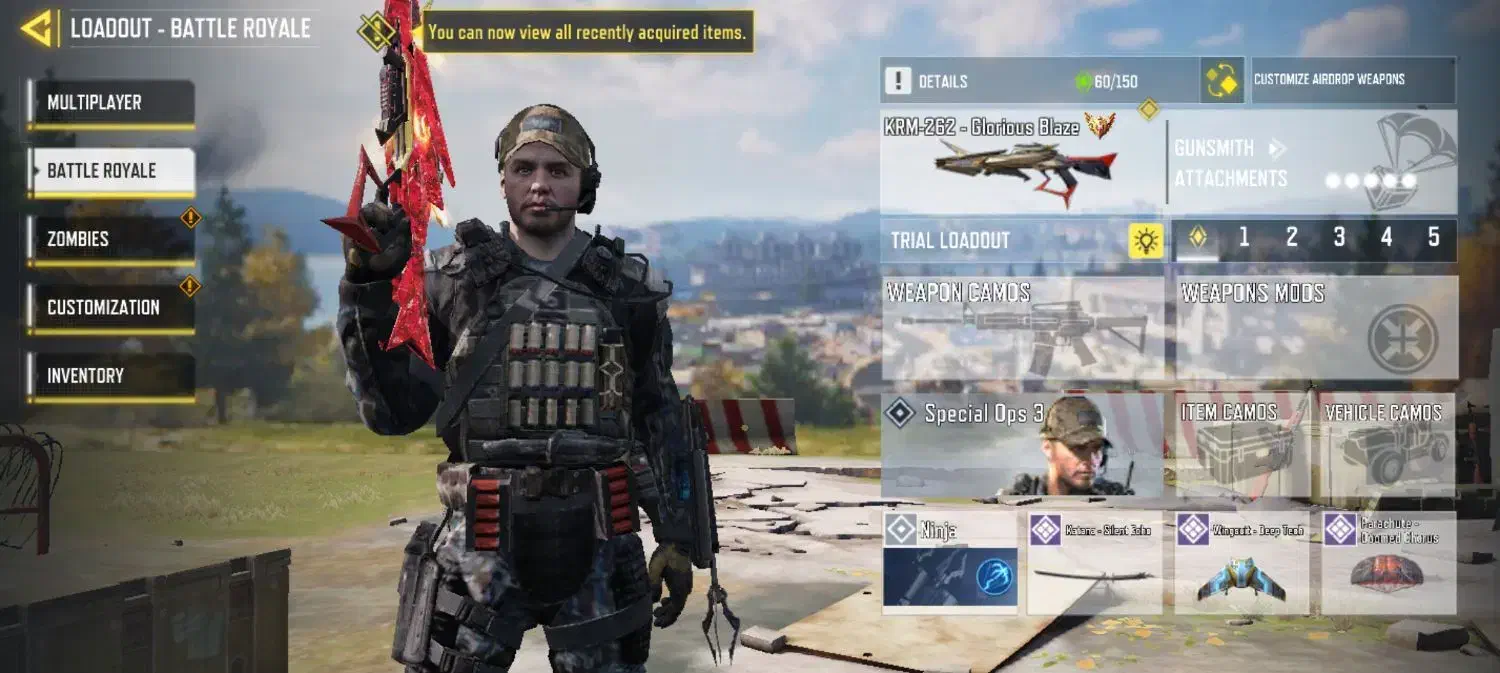1500x673 pixels.
Task: Open Item Camos
Action: (x=1242, y=445)
